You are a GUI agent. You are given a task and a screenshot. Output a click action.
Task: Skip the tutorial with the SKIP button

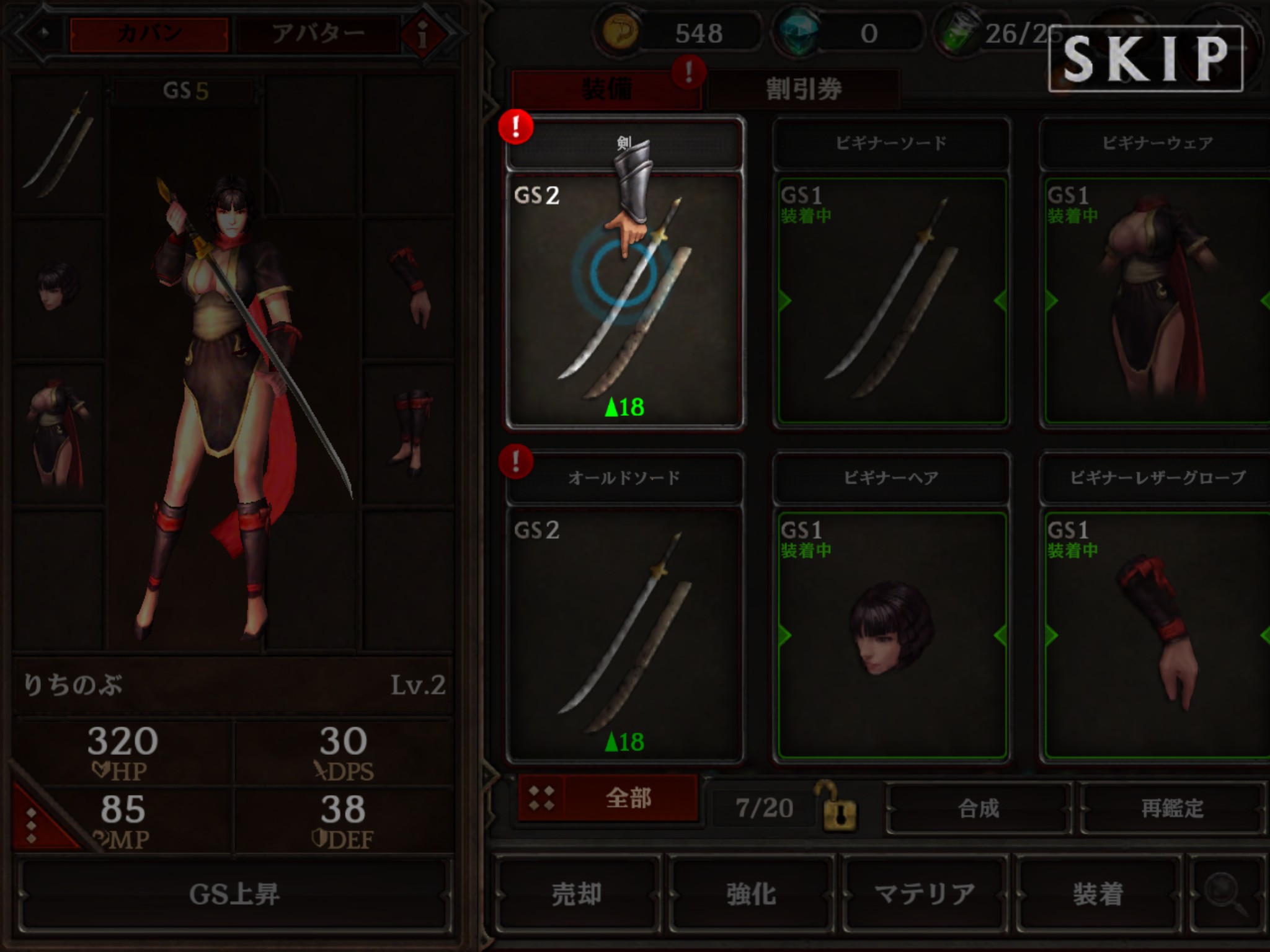[x=1145, y=59]
